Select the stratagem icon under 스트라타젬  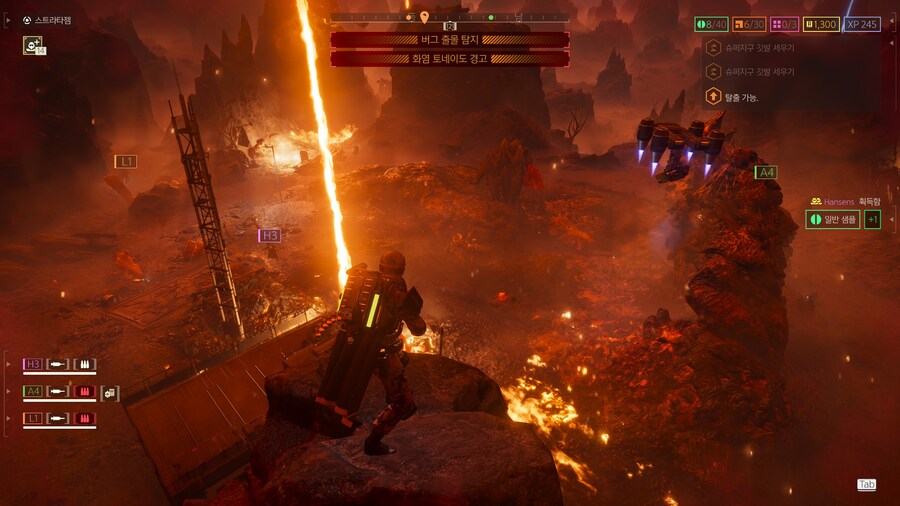(x=32, y=45)
